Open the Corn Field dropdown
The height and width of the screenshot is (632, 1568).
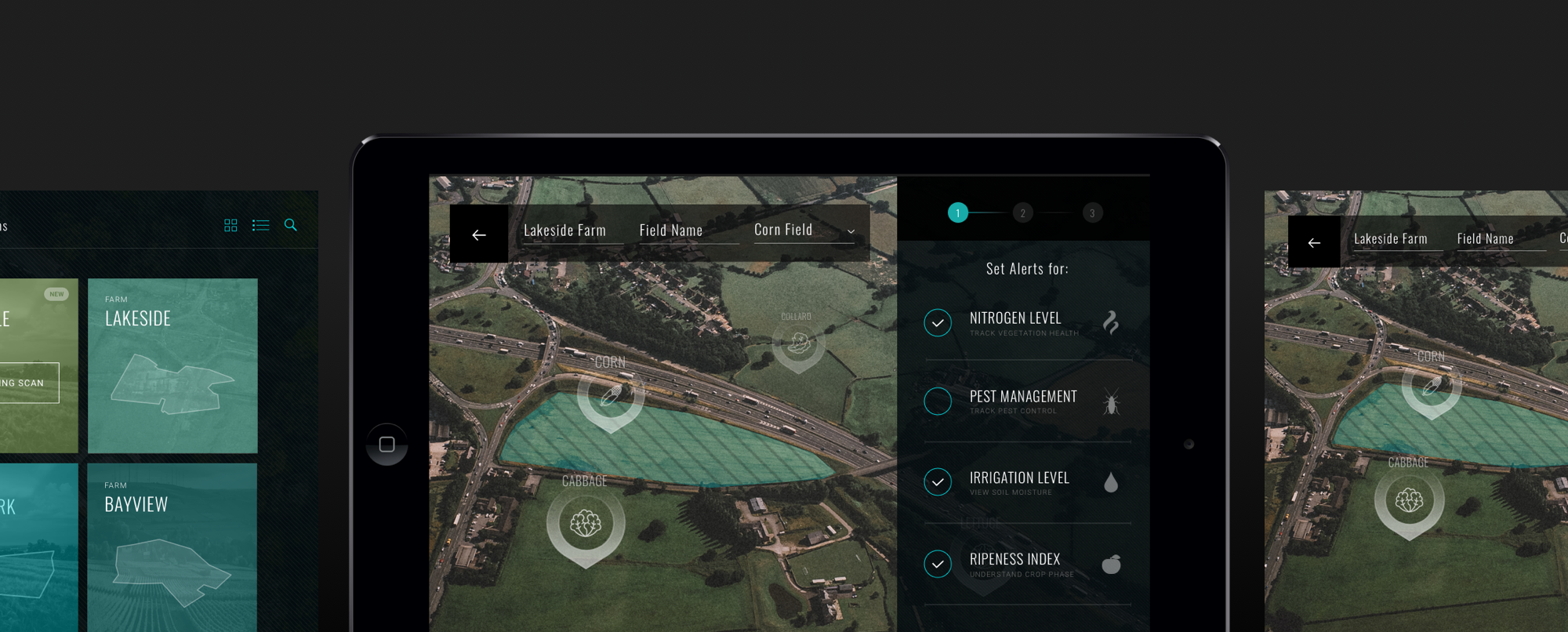[804, 231]
